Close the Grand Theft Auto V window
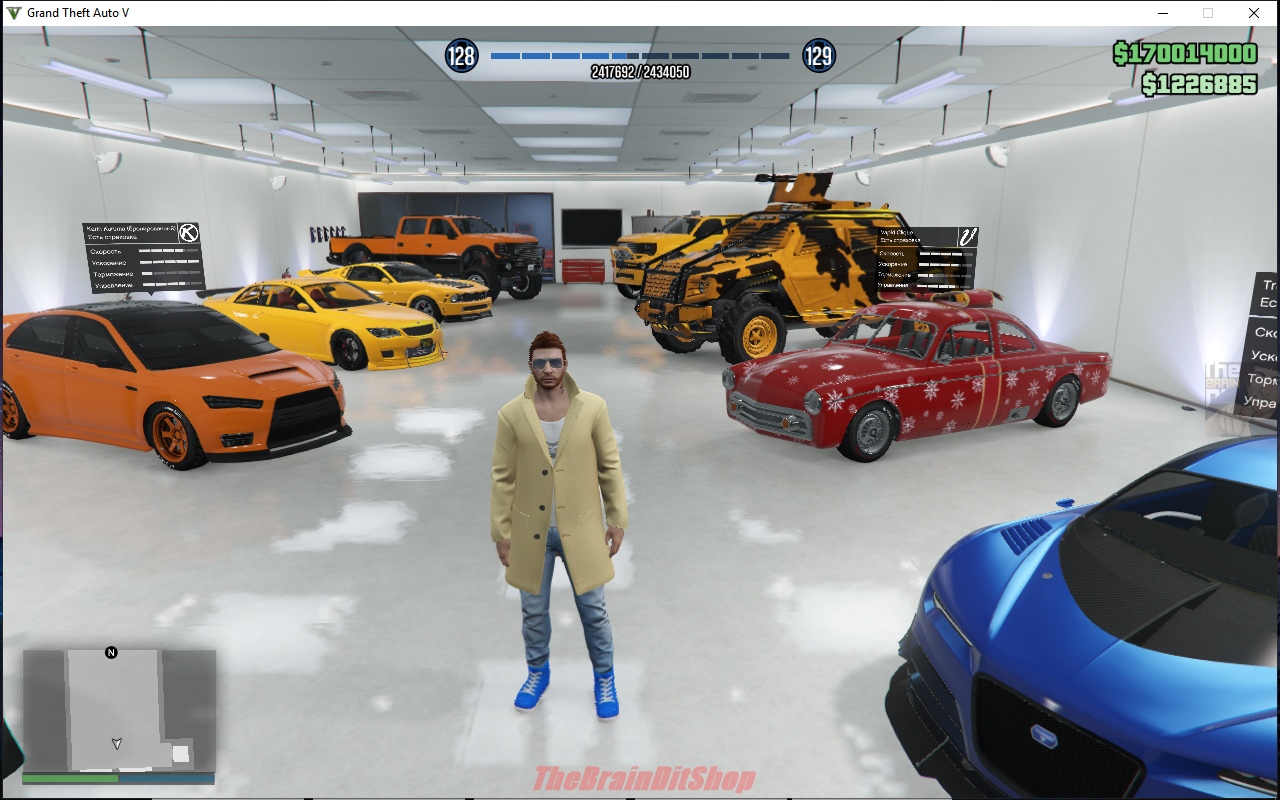1280x800 pixels. point(1253,13)
